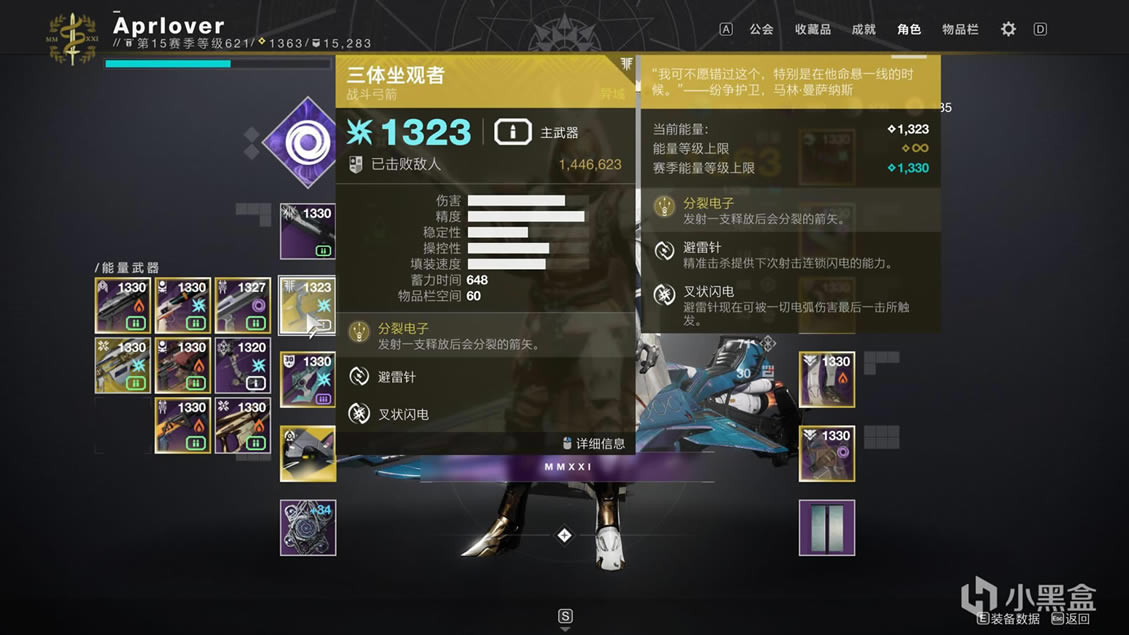This screenshot has width=1129, height=635.
Task: Select the equipped 1330 kinetic weapon slot
Action: [307, 232]
